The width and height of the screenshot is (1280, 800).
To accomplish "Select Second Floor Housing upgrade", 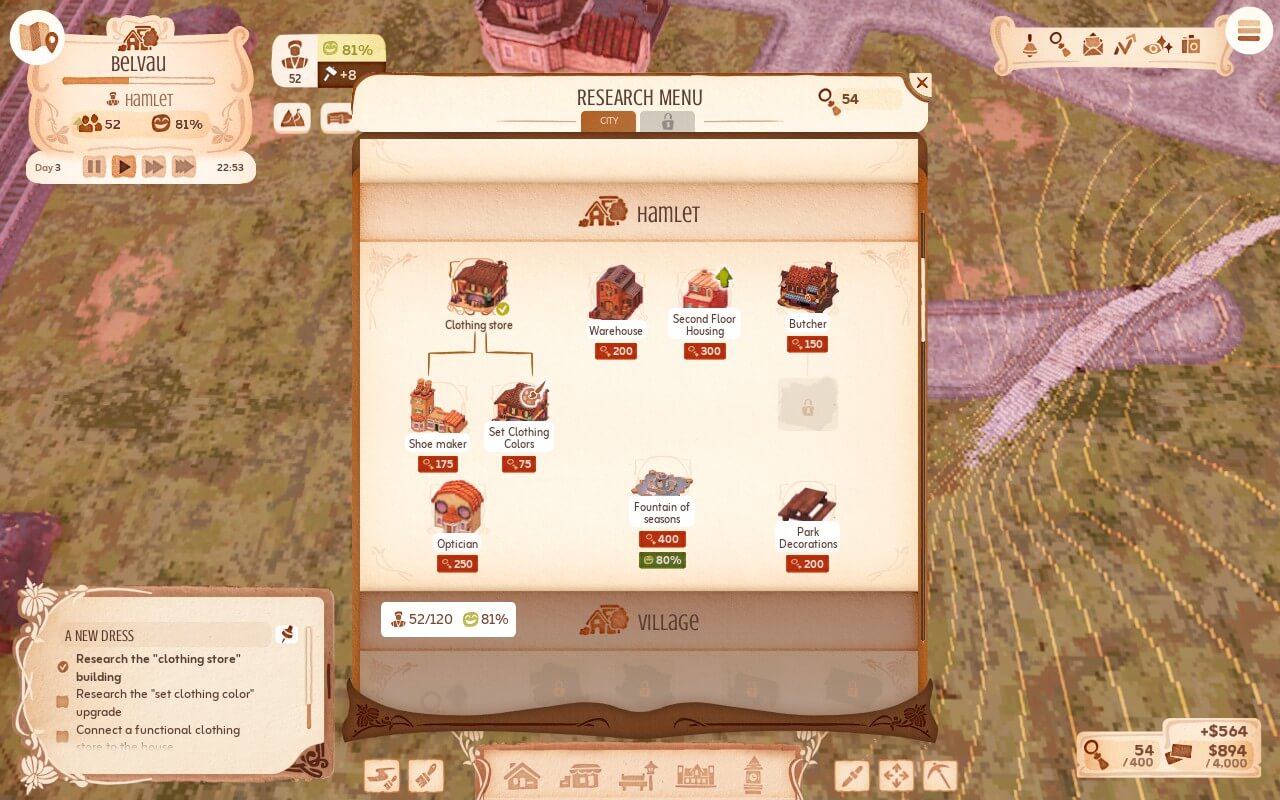I will (x=705, y=291).
